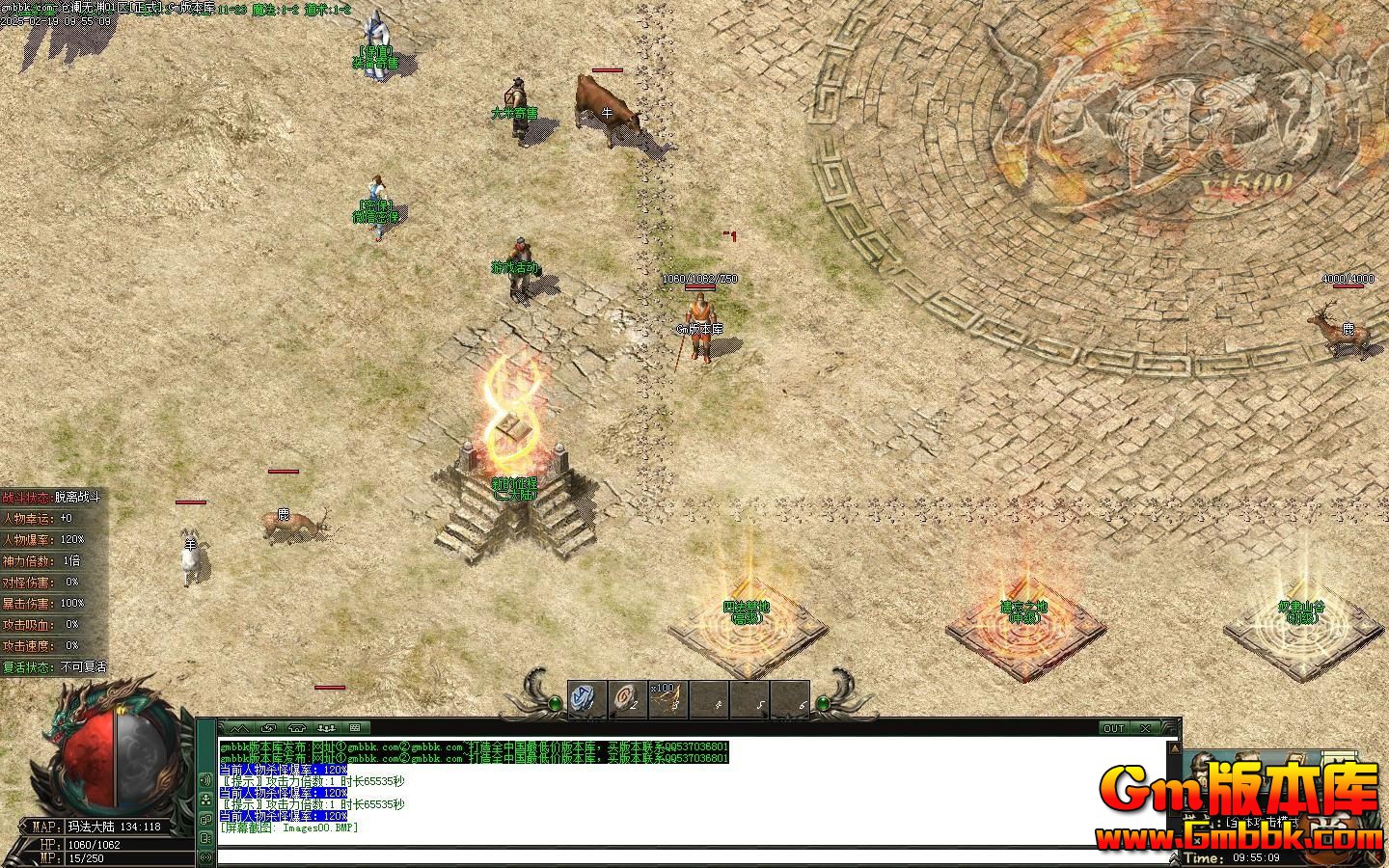Click the telephone icon button above chat

[x=297, y=728]
